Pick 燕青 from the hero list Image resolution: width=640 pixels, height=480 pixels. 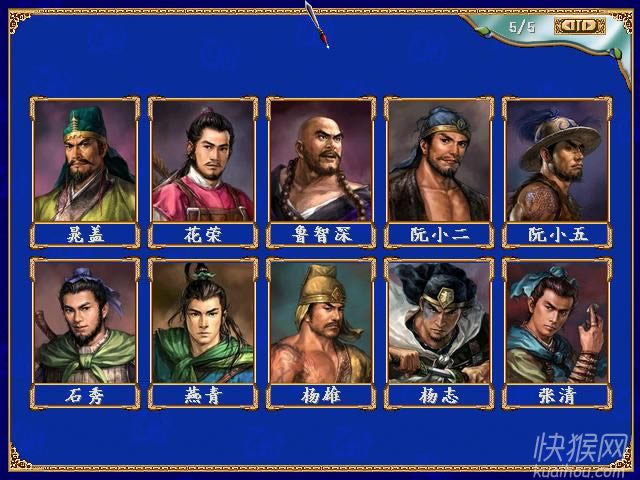pyautogui.click(x=203, y=322)
